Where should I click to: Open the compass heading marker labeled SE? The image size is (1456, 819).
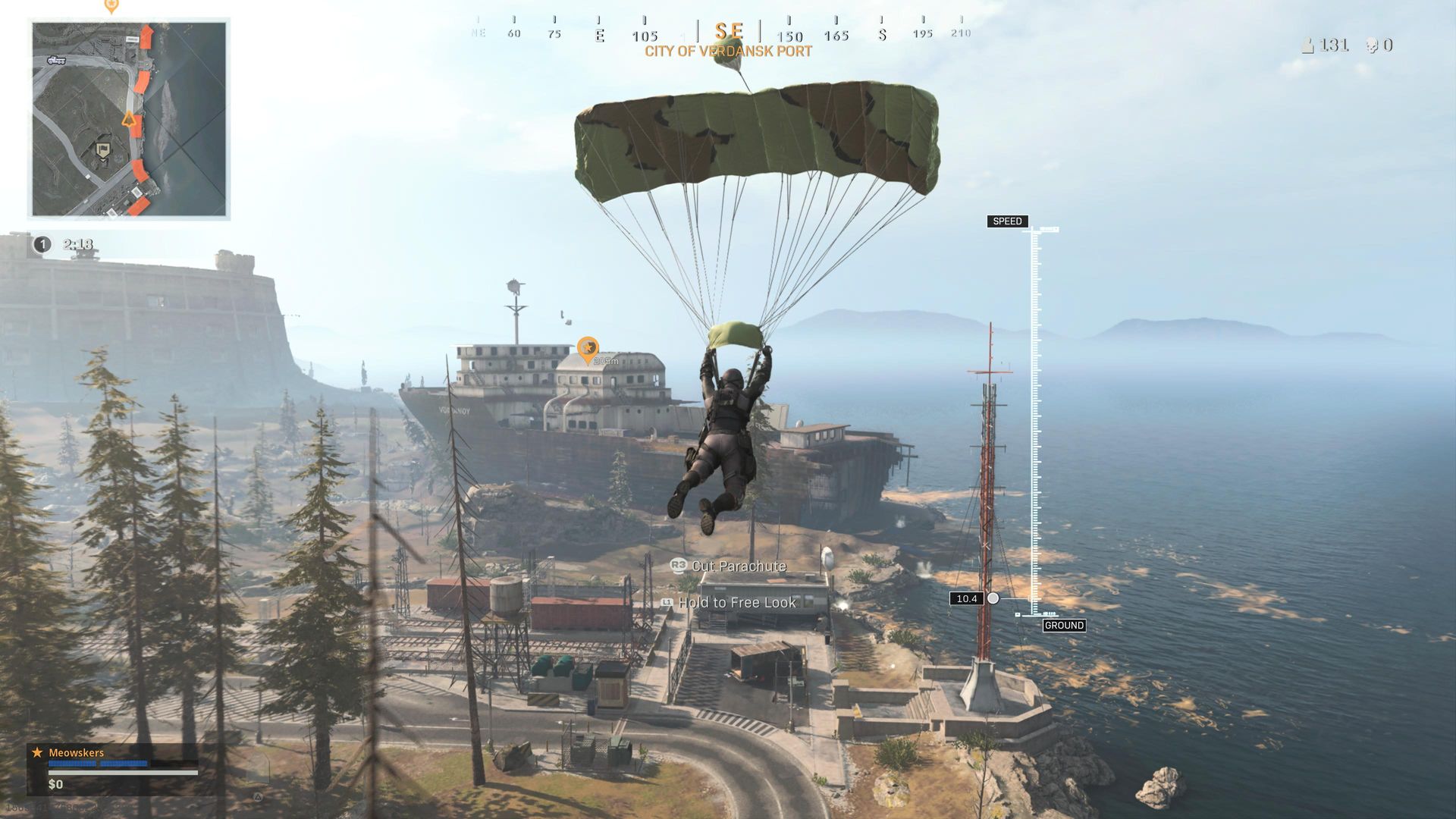[x=730, y=30]
